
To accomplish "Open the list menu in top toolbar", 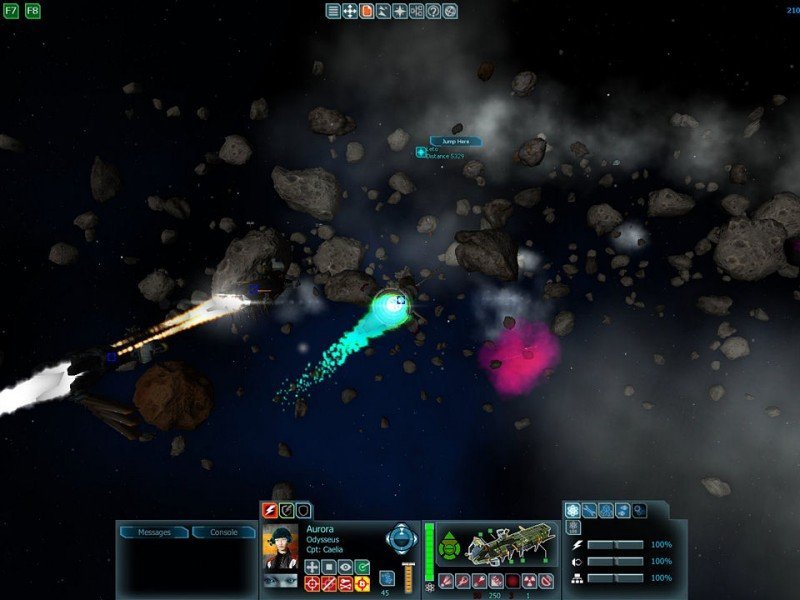I will point(333,11).
